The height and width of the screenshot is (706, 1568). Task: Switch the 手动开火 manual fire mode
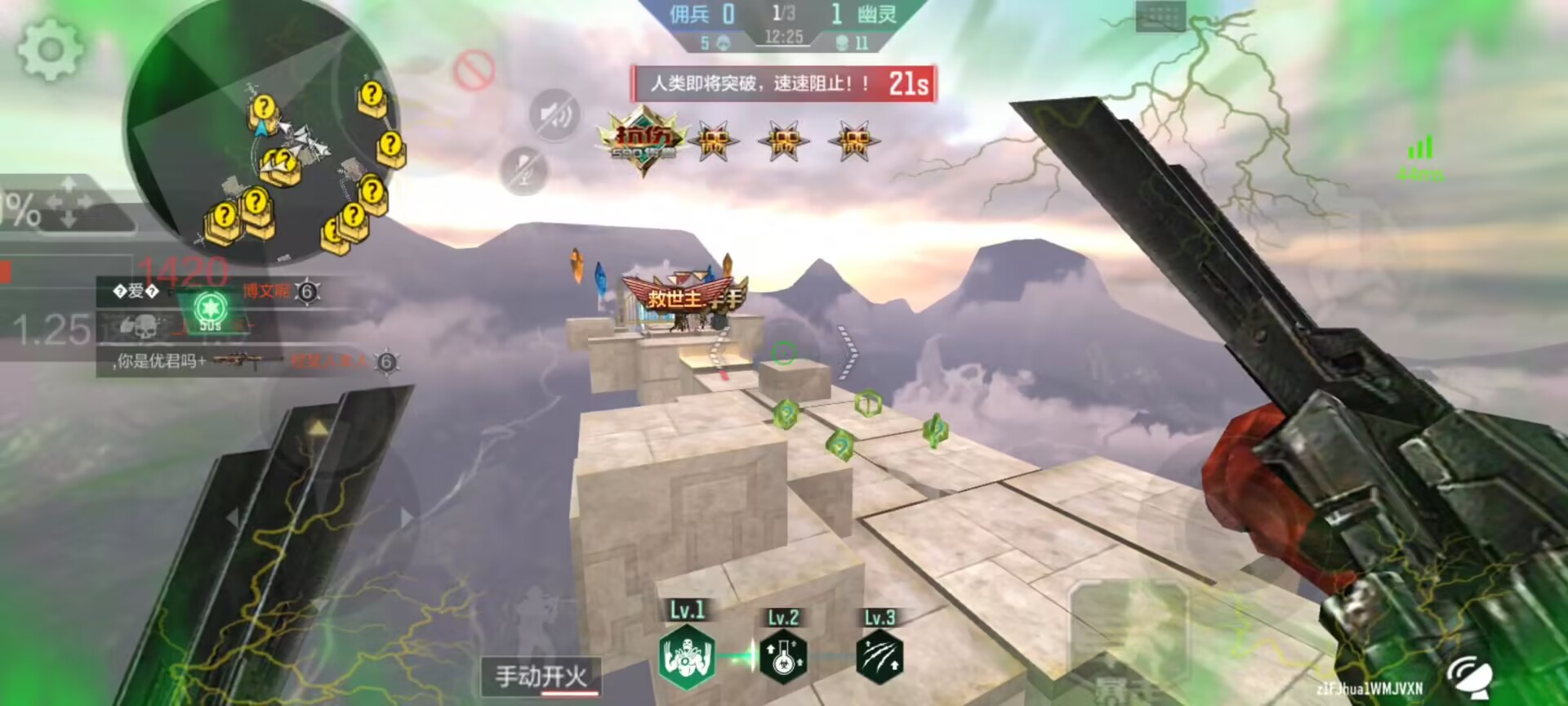(x=541, y=677)
